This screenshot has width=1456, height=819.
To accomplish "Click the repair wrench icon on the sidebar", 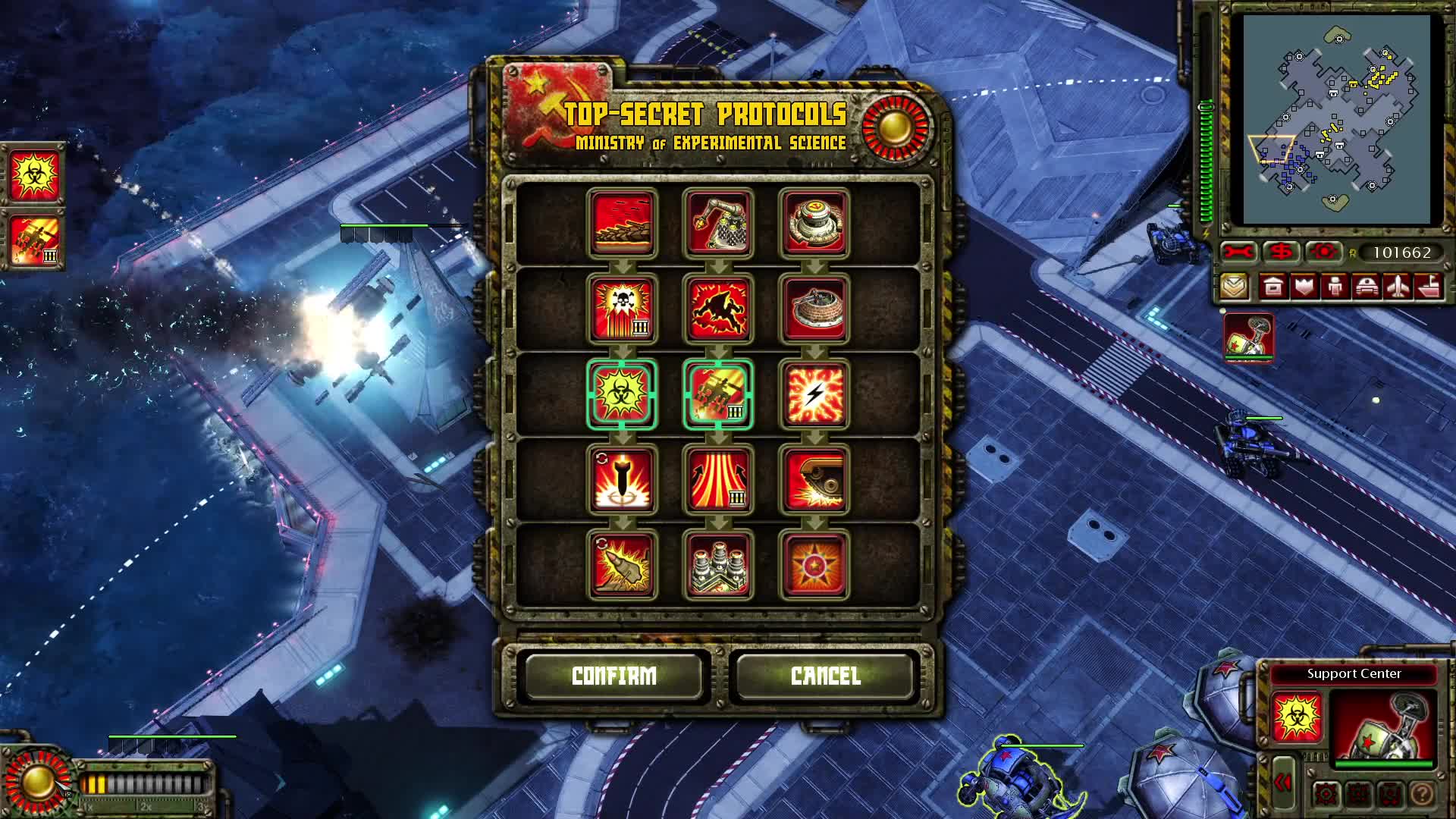I will pos(1238,253).
